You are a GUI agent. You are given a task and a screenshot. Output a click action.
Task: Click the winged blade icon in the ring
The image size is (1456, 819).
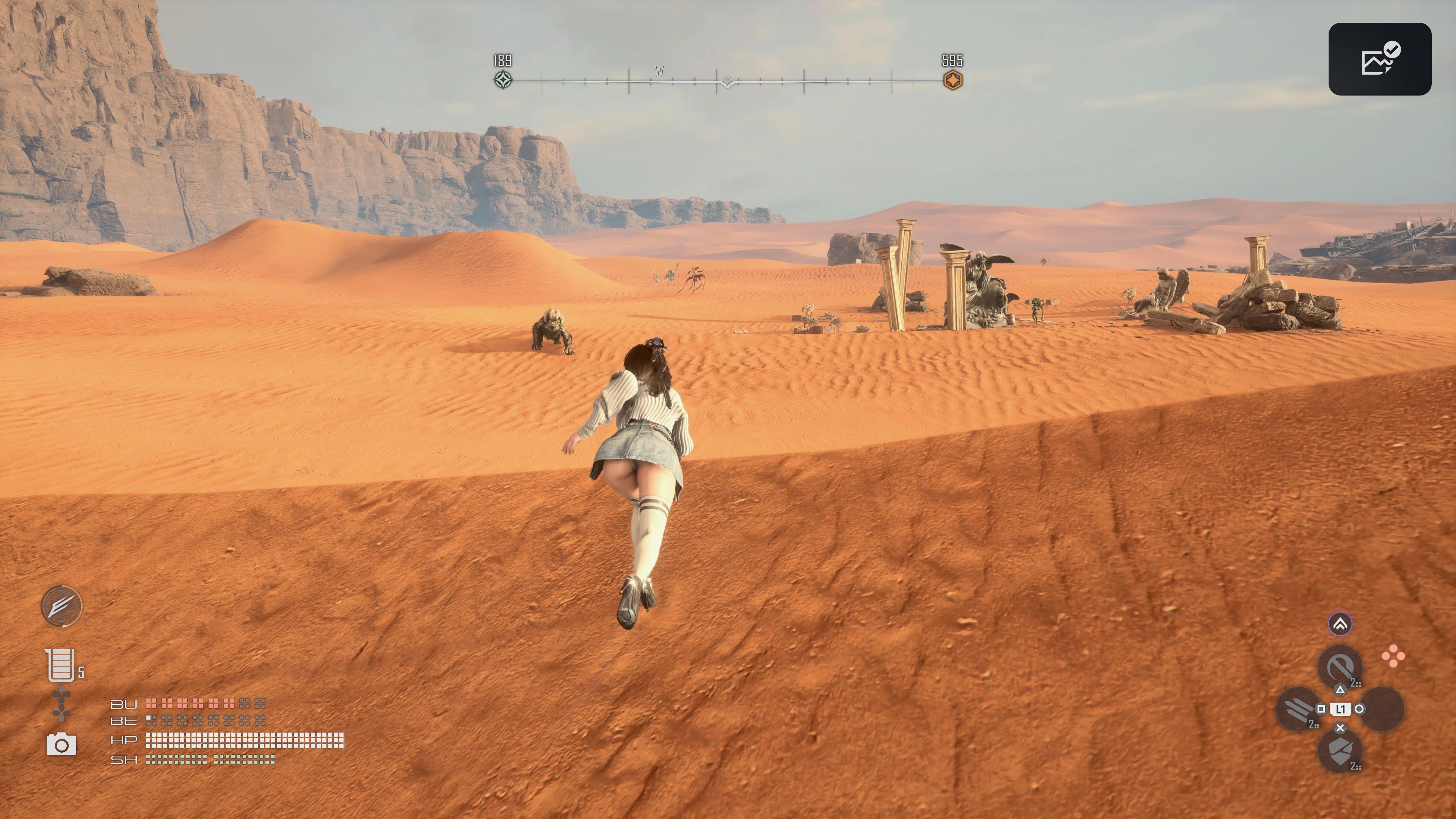[x=61, y=606]
